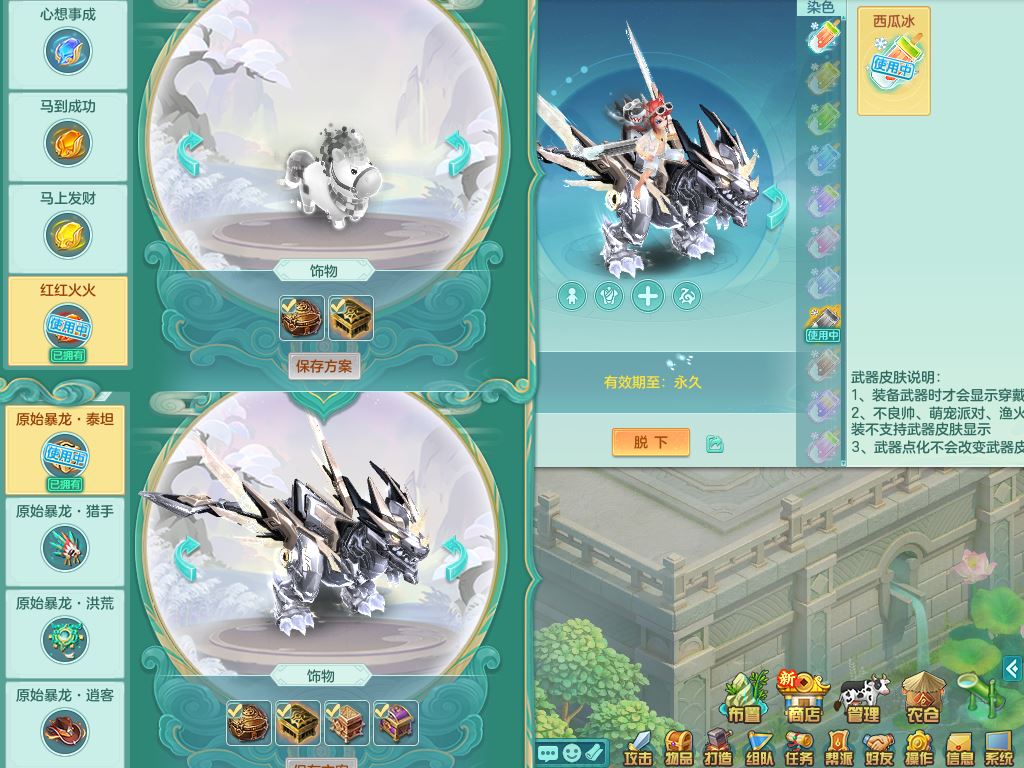Click the 脱下 unequip button
The height and width of the screenshot is (768, 1024).
(x=650, y=442)
